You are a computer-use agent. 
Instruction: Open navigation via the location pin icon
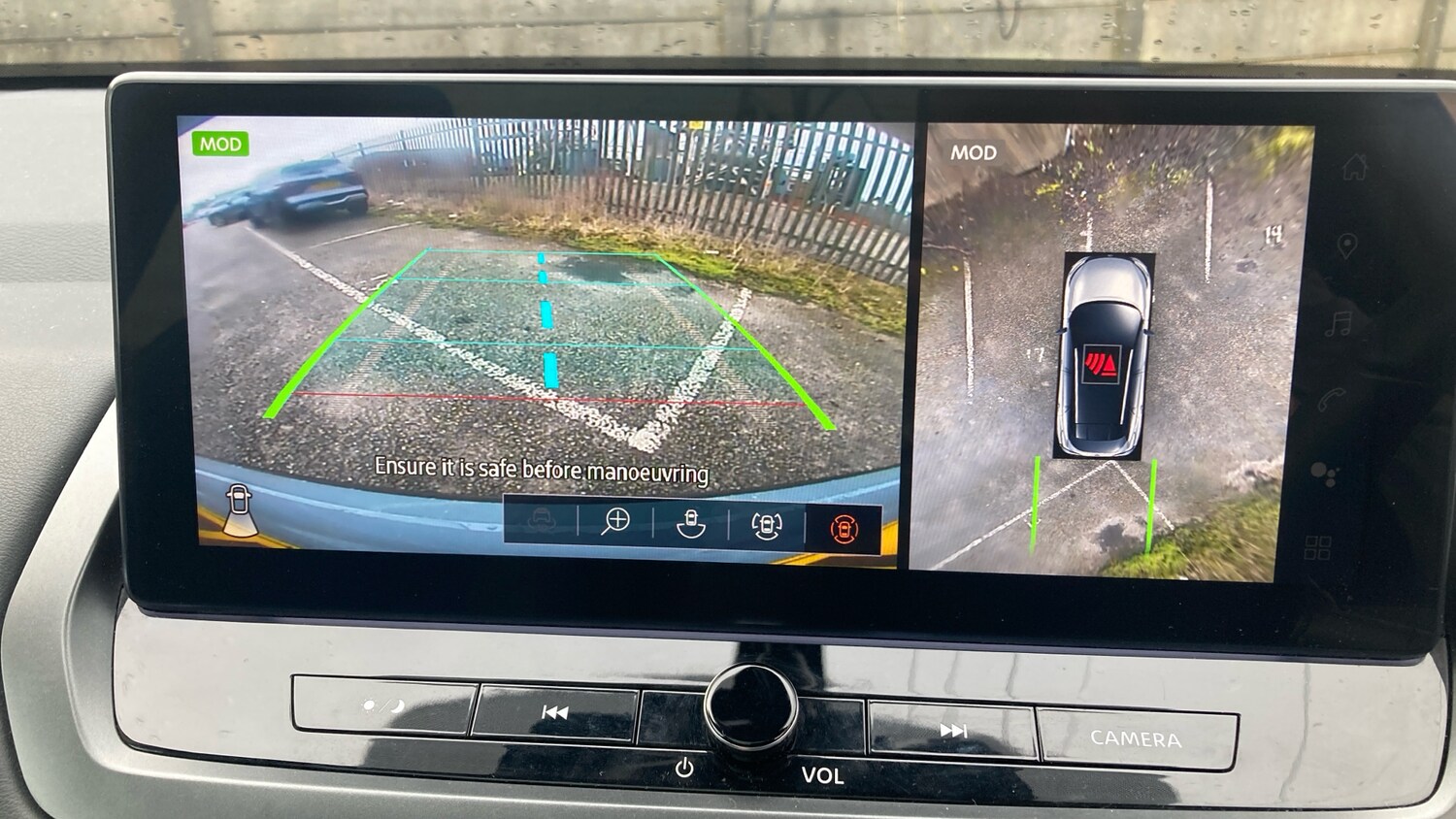(1347, 246)
